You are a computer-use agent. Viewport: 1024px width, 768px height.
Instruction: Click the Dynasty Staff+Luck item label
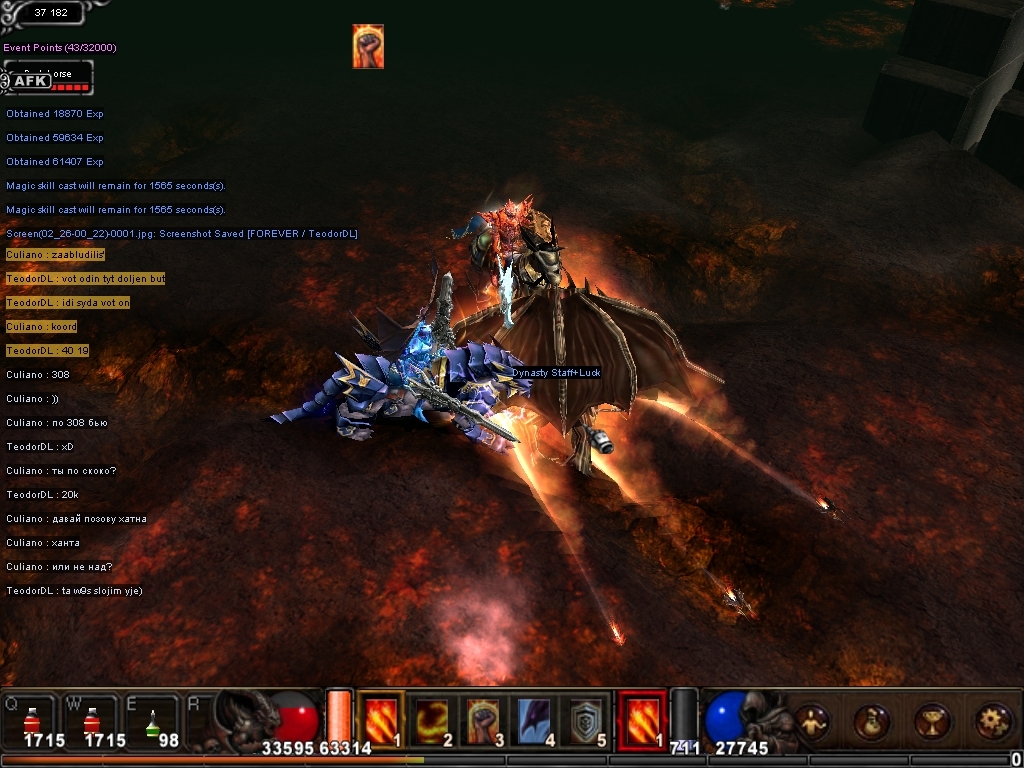(556, 373)
